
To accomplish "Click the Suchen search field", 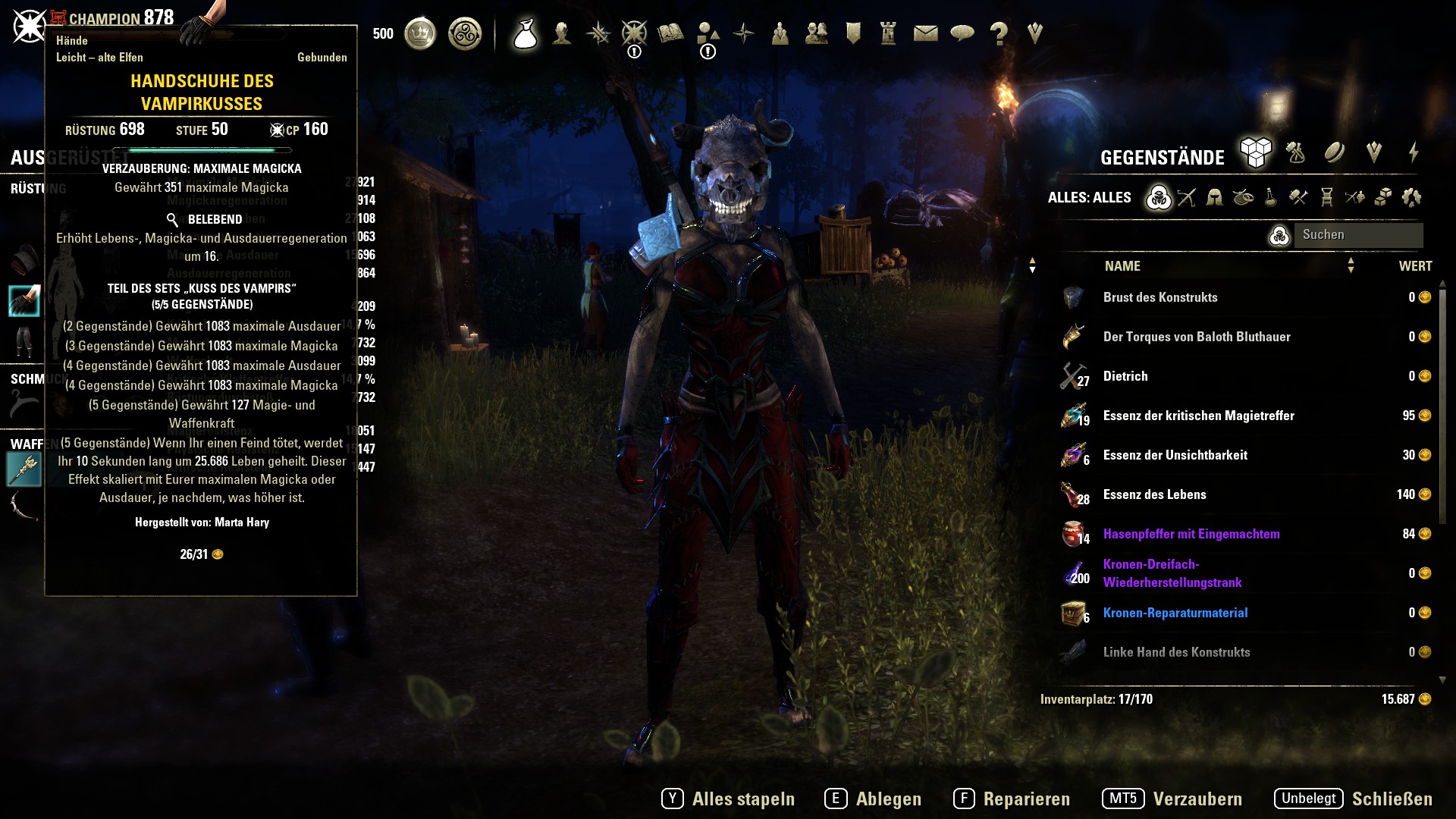I will click(x=1357, y=235).
